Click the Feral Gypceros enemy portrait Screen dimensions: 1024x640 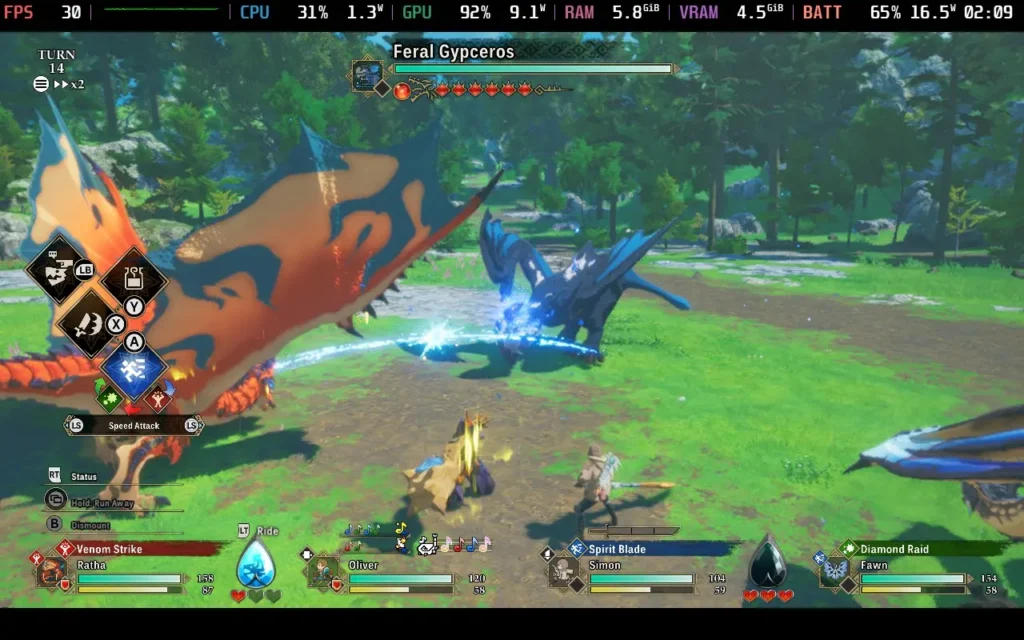(367, 75)
